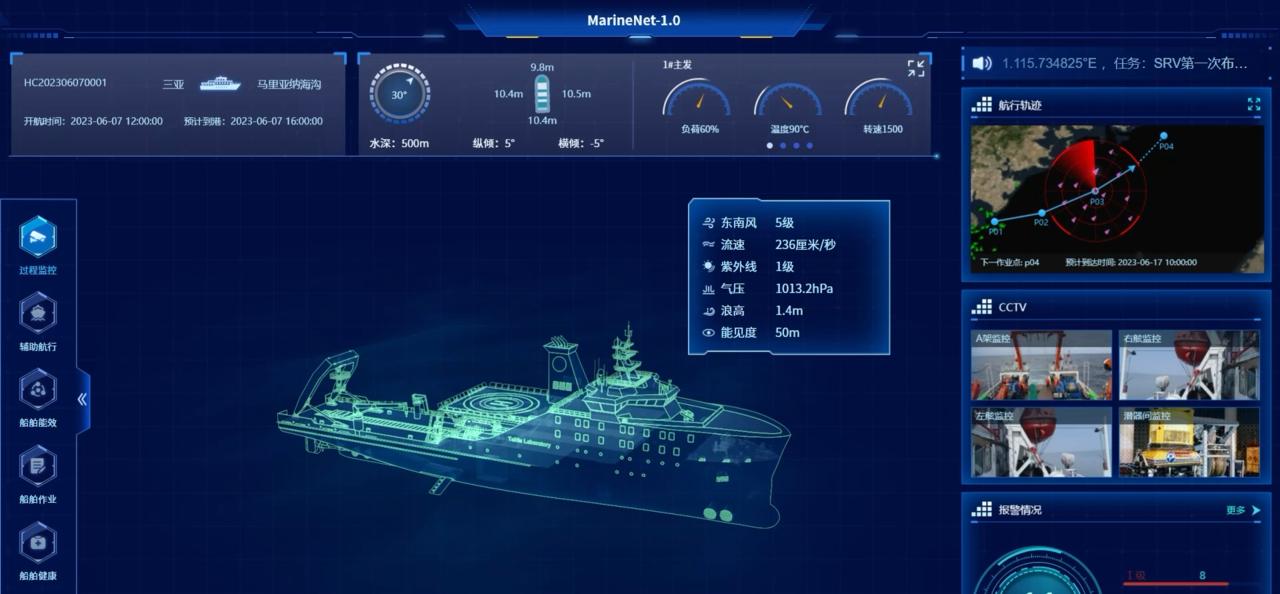View the 左舷监控 camera feed
This screenshot has height=594, width=1280.
pos(1041,441)
